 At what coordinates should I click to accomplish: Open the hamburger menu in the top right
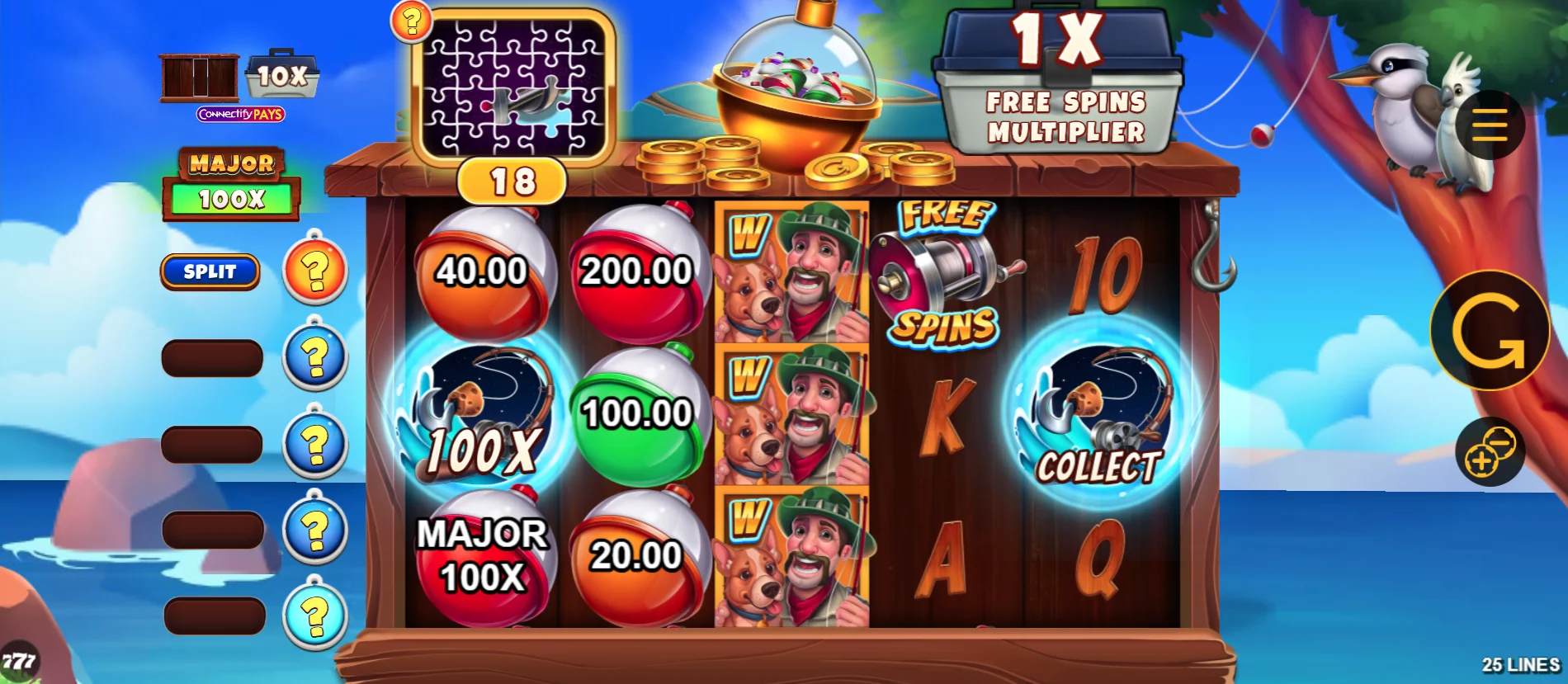[x=1490, y=125]
